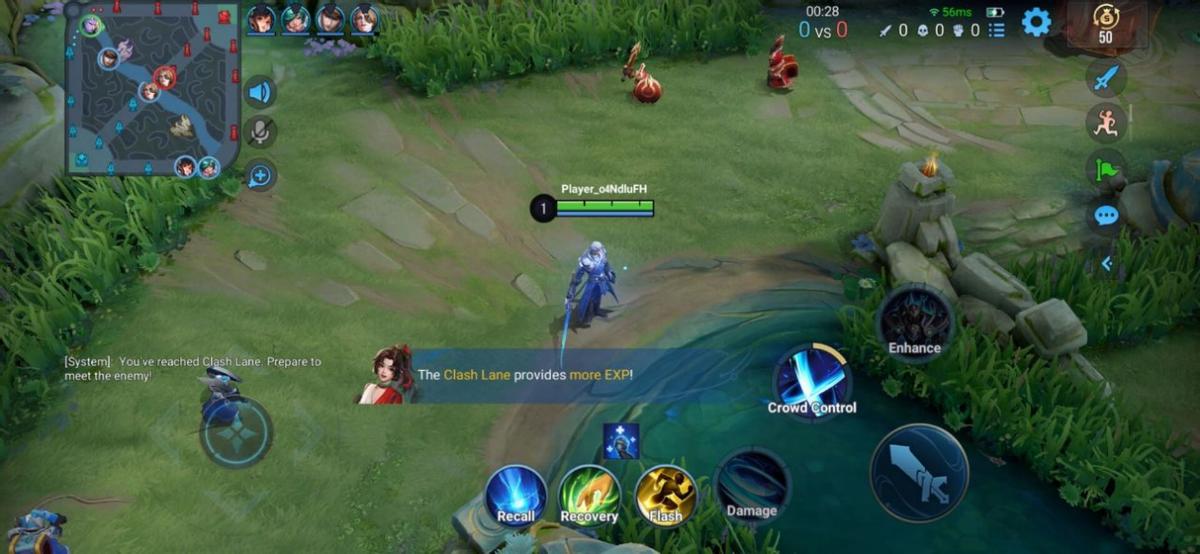This screenshot has height=554, width=1200.
Task: Tap the magnifier plus icon by the minimap
Action: point(260,176)
